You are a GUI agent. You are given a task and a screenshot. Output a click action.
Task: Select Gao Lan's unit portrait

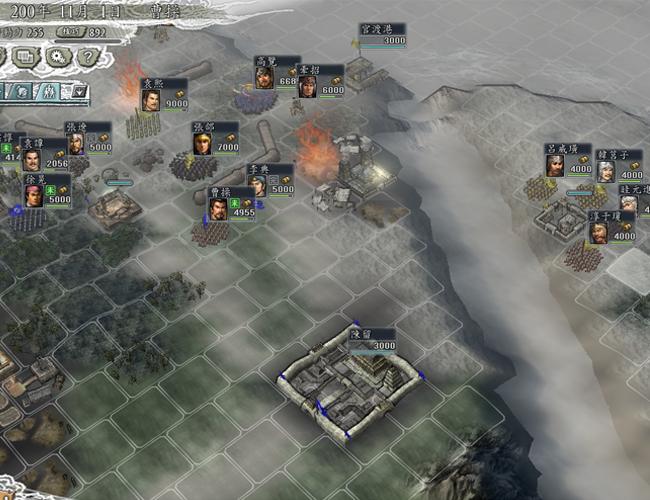click(264, 78)
